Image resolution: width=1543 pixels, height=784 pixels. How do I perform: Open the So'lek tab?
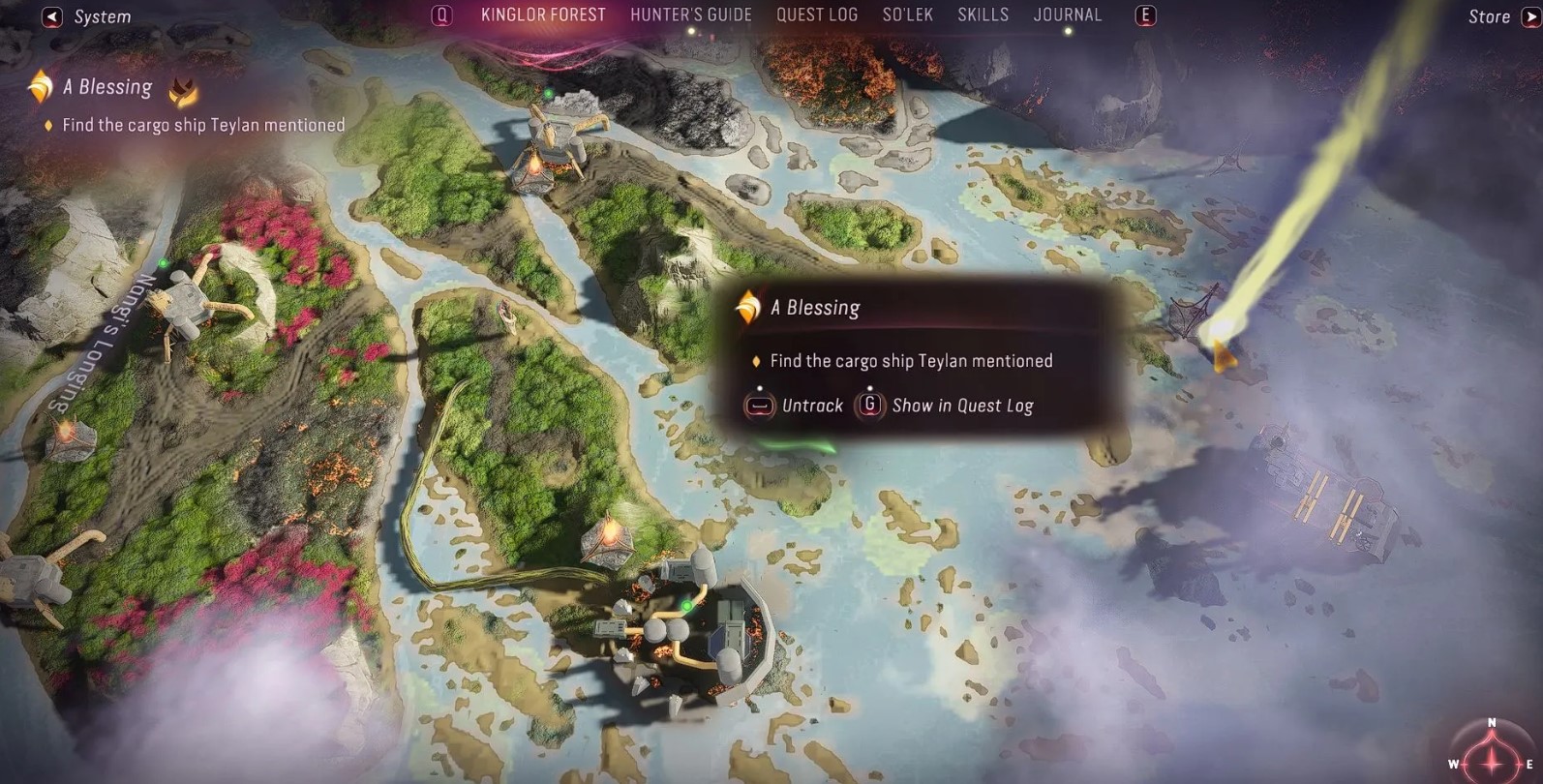[907, 15]
